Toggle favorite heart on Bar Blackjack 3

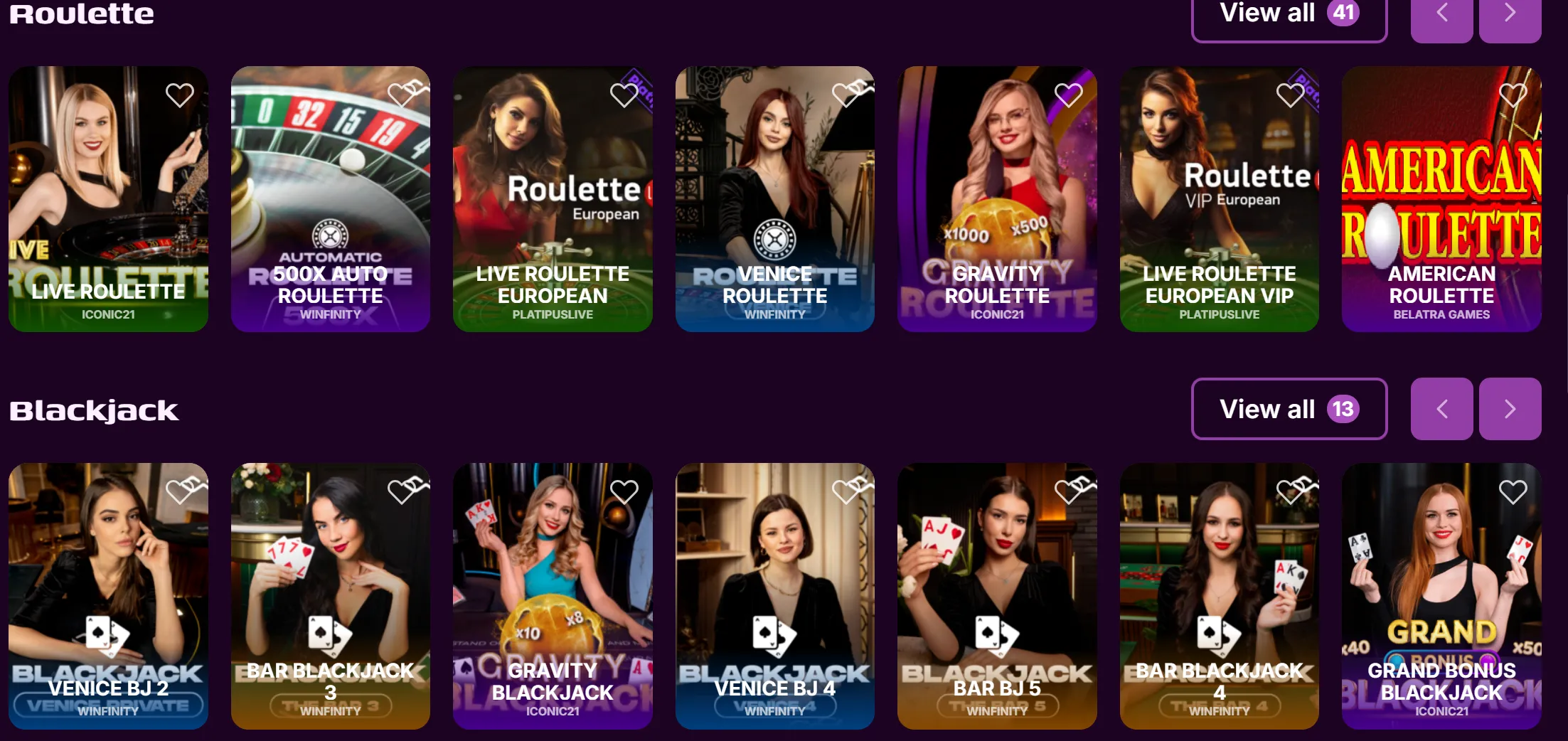pos(401,491)
